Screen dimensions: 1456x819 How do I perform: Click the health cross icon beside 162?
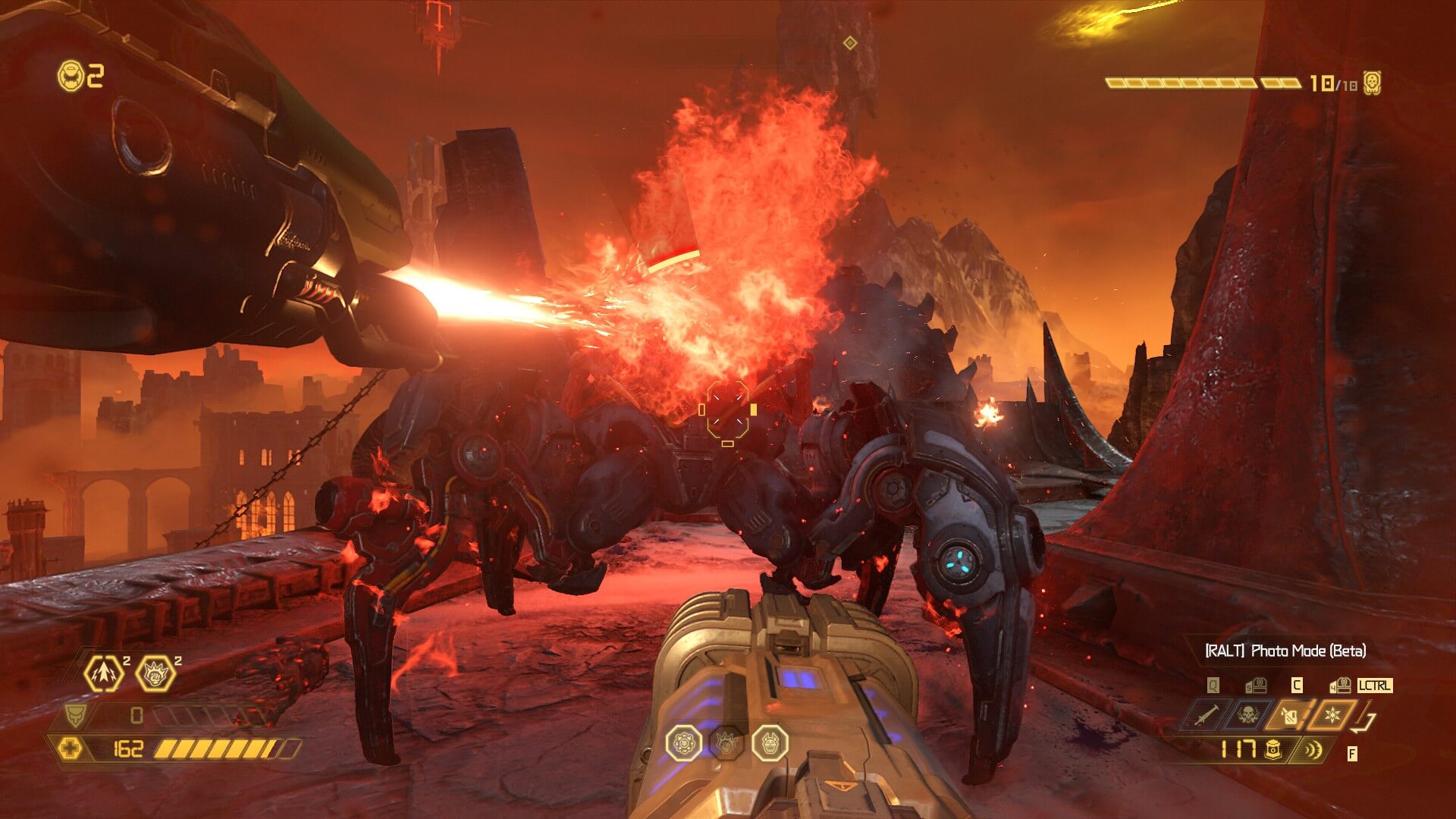[x=71, y=749]
